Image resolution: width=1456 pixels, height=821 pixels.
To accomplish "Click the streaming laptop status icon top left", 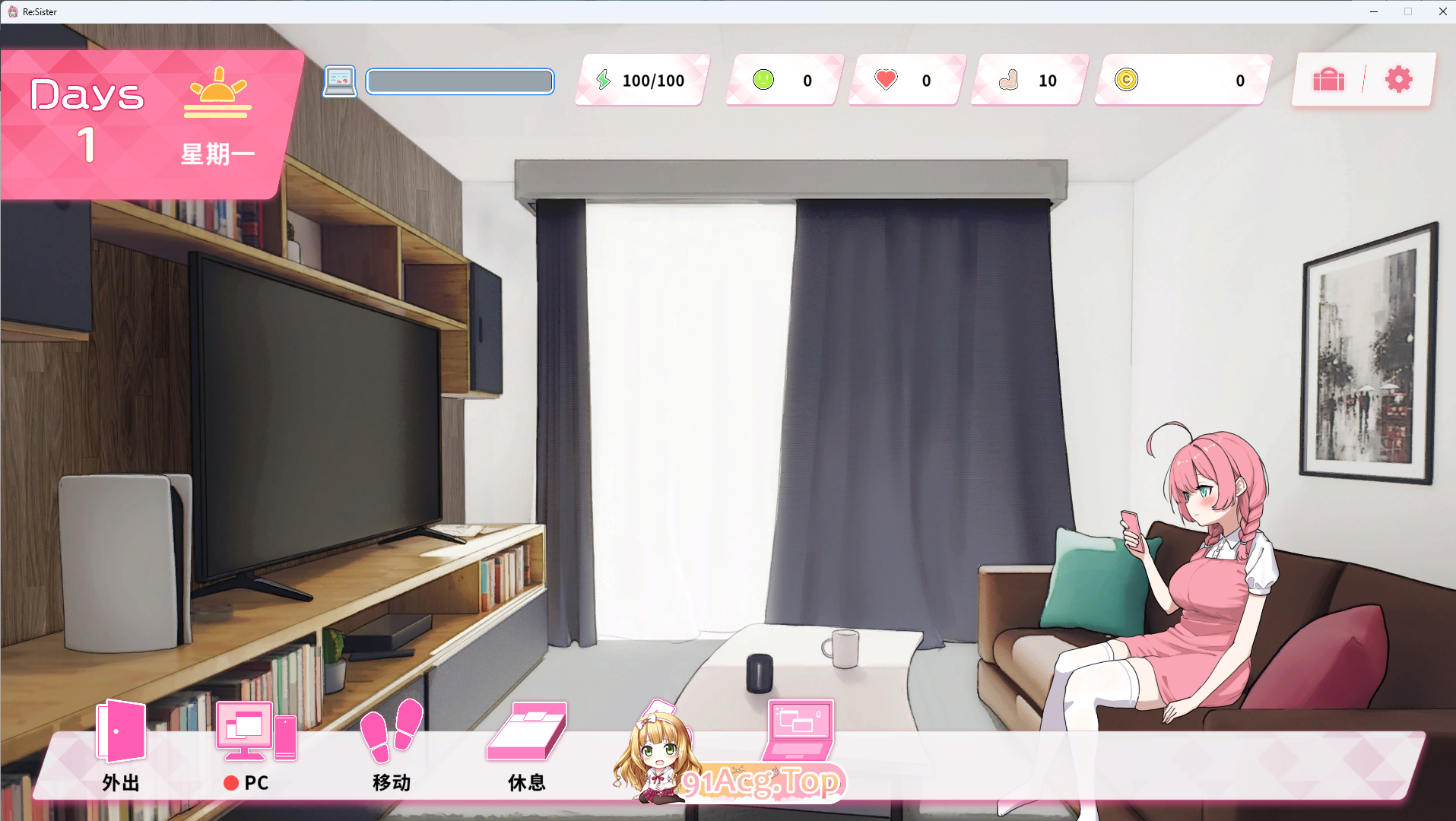I will 340,81.
